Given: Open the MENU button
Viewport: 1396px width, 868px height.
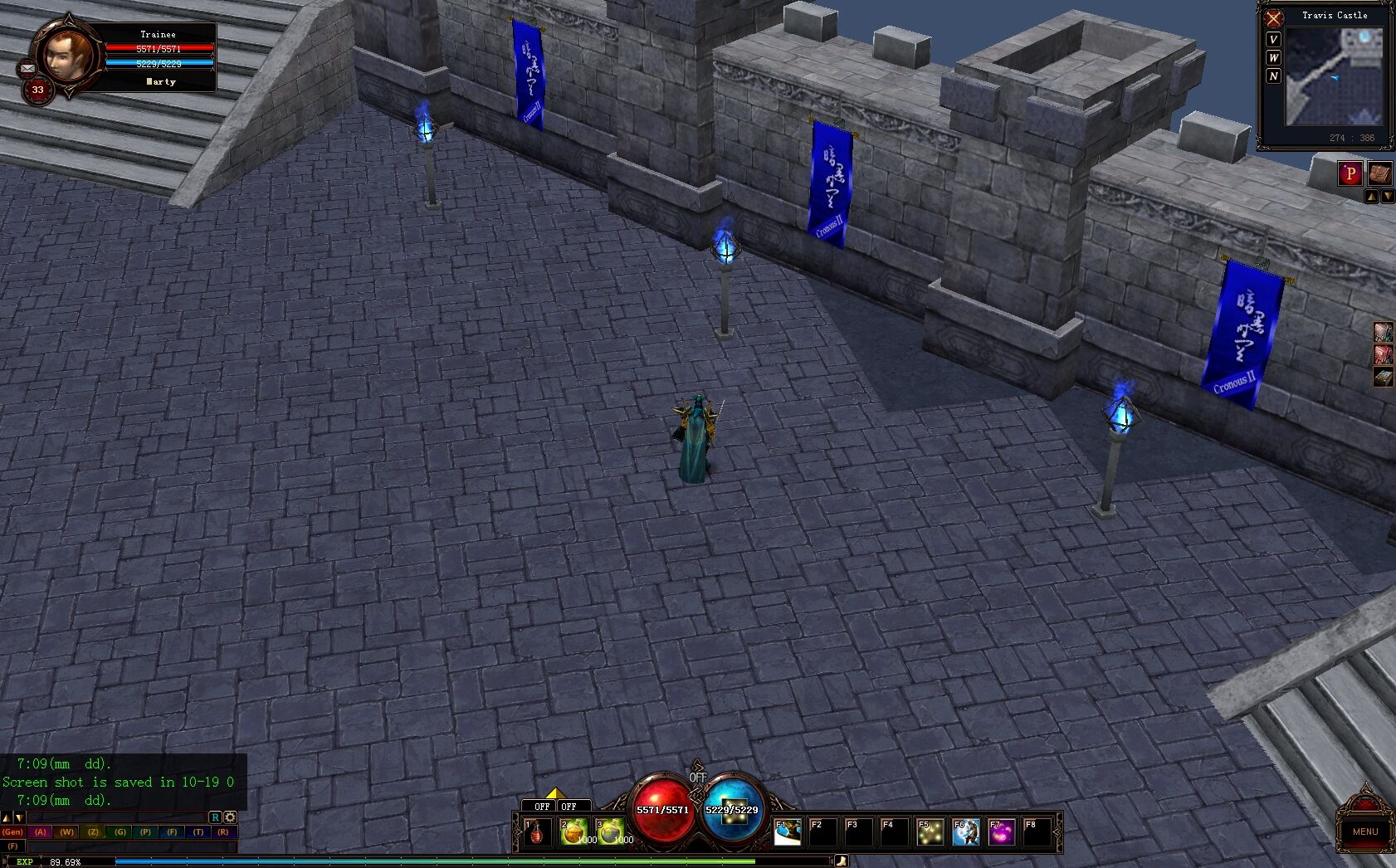Looking at the screenshot, I should click(x=1364, y=830).
